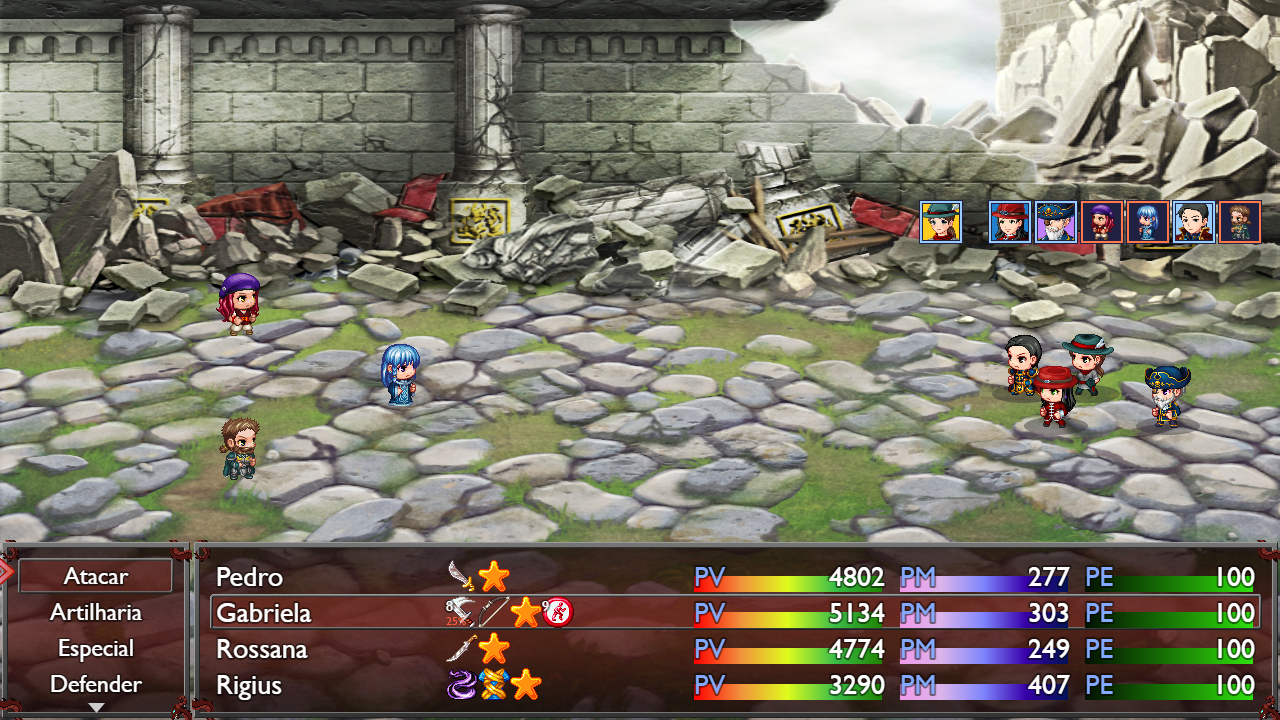The image size is (1280, 720).
Task: Open the Especial skills menu
Action: click(96, 648)
